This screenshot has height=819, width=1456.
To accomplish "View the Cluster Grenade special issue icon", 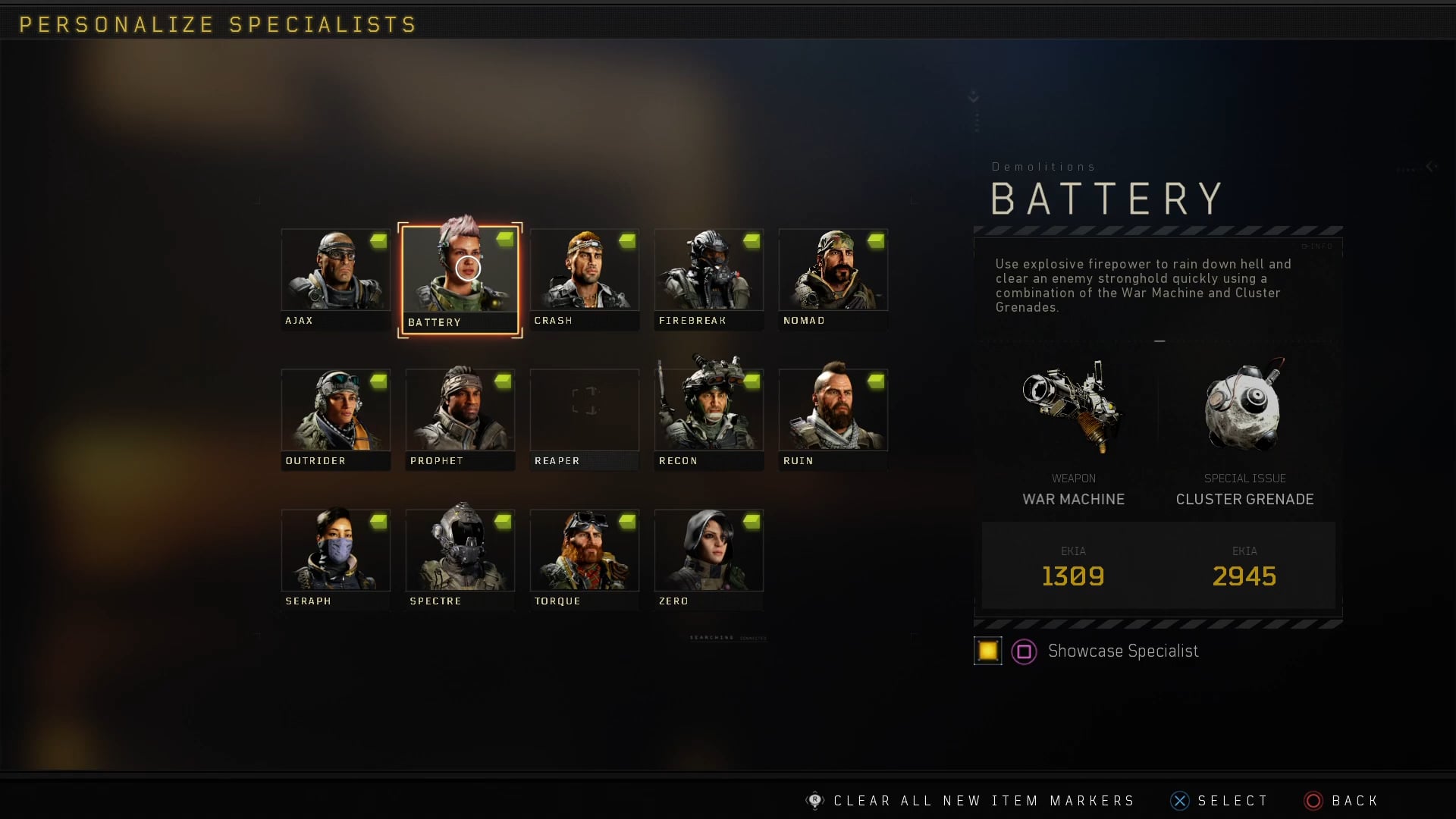I will (x=1244, y=408).
